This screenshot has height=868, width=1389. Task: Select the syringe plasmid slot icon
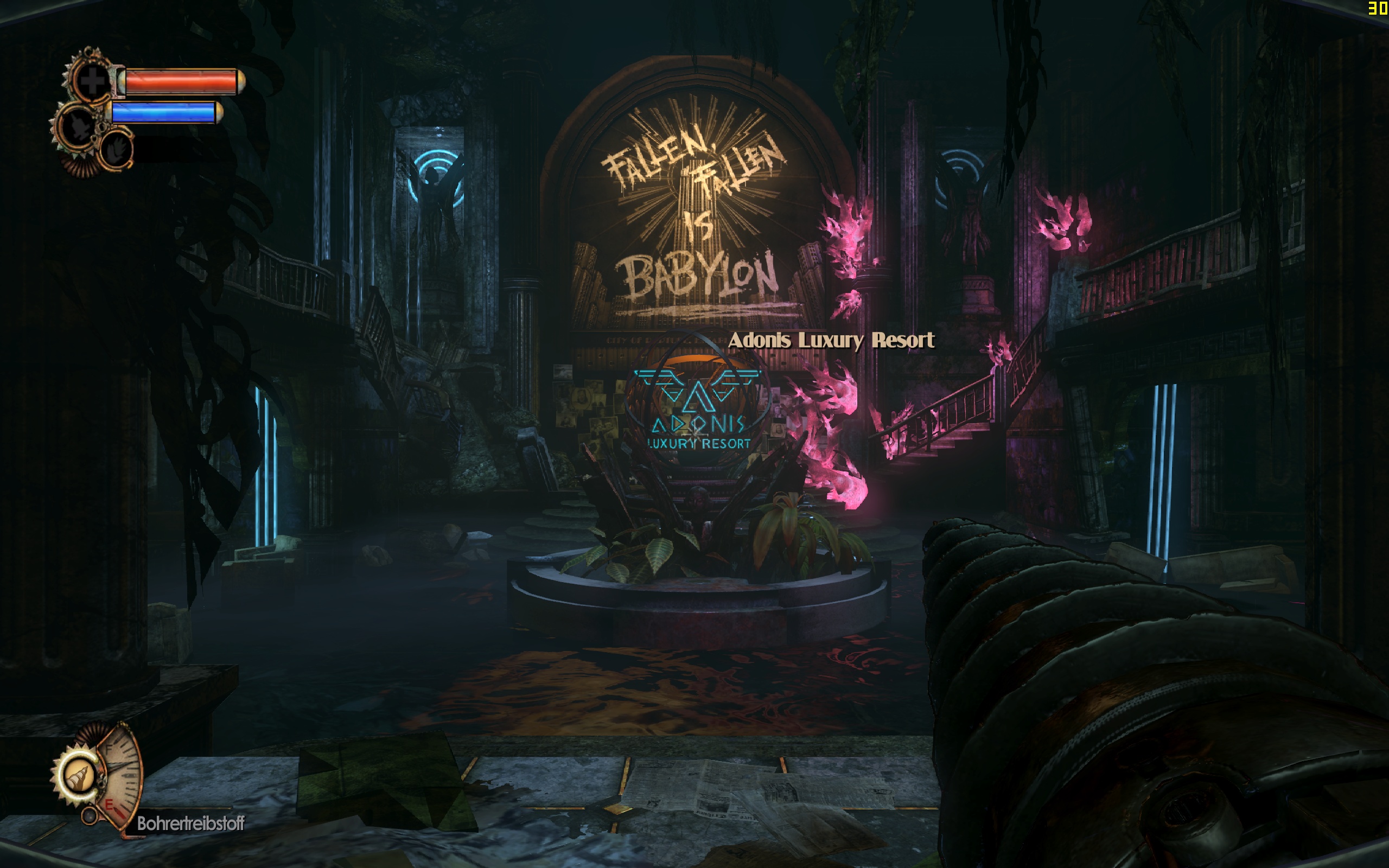pos(78,127)
